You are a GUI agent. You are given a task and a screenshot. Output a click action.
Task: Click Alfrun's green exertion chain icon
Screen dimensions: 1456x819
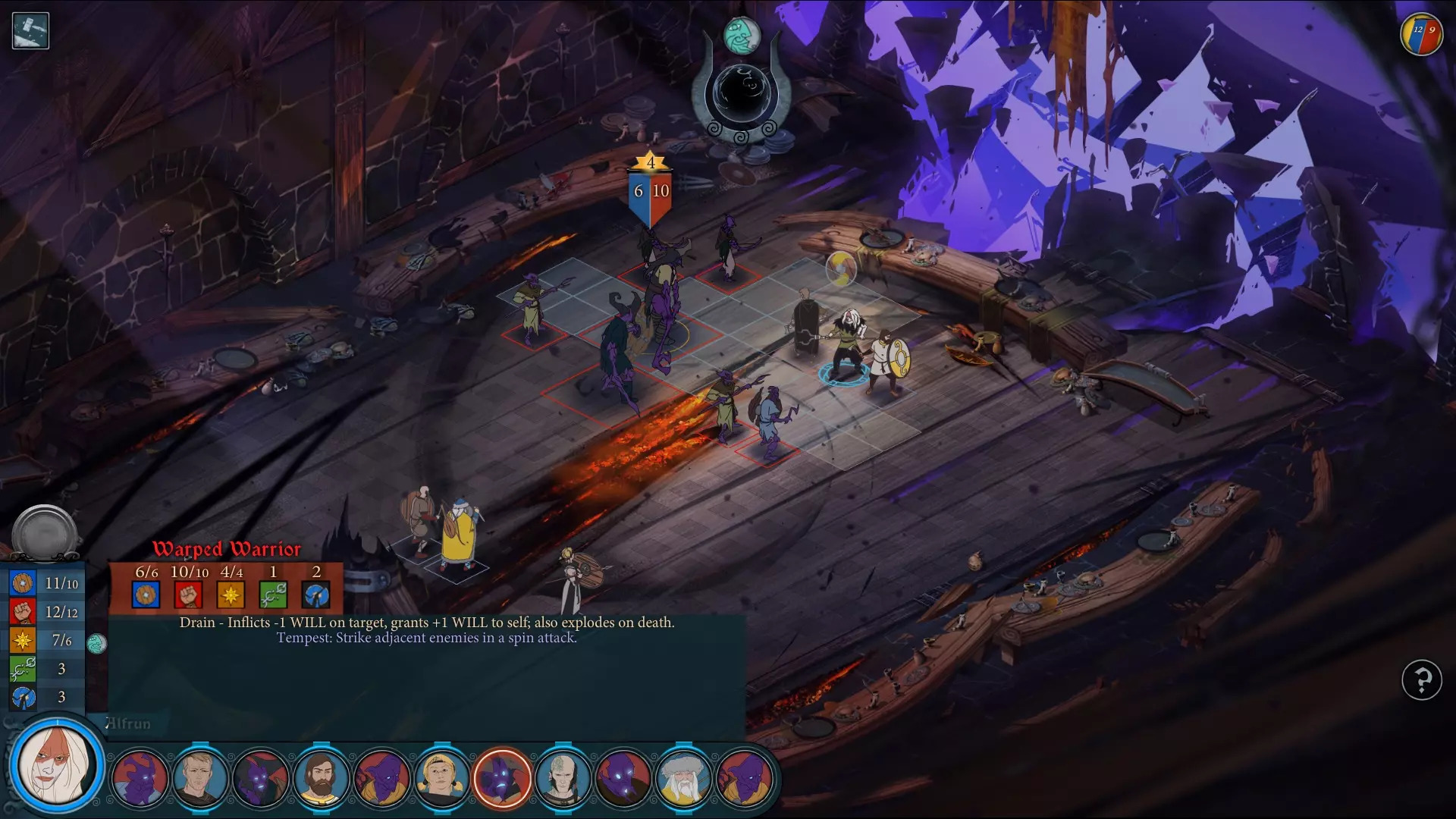pyautogui.click(x=23, y=669)
